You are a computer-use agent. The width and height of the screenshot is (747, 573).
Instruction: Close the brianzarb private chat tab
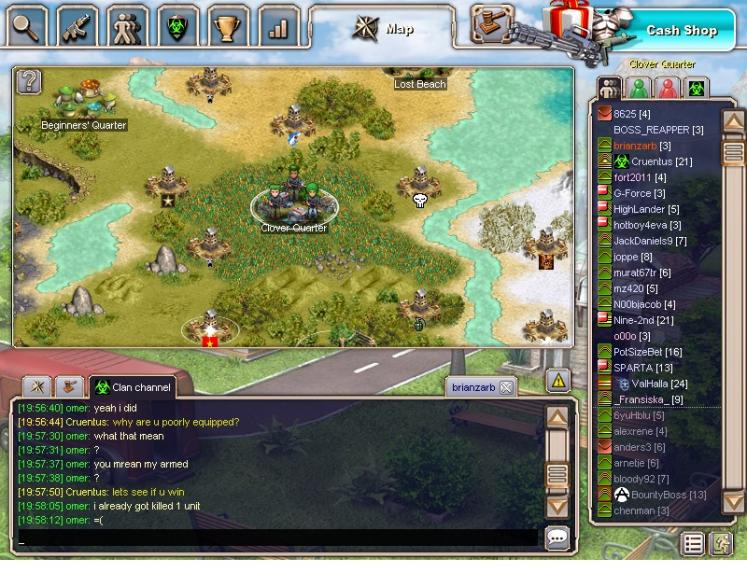[x=506, y=388]
